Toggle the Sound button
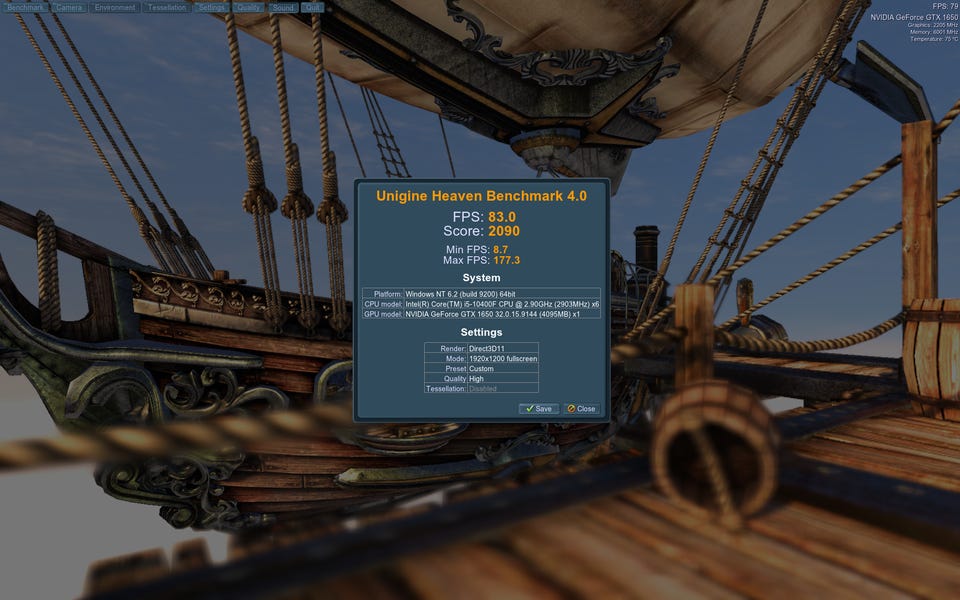 [x=283, y=7]
